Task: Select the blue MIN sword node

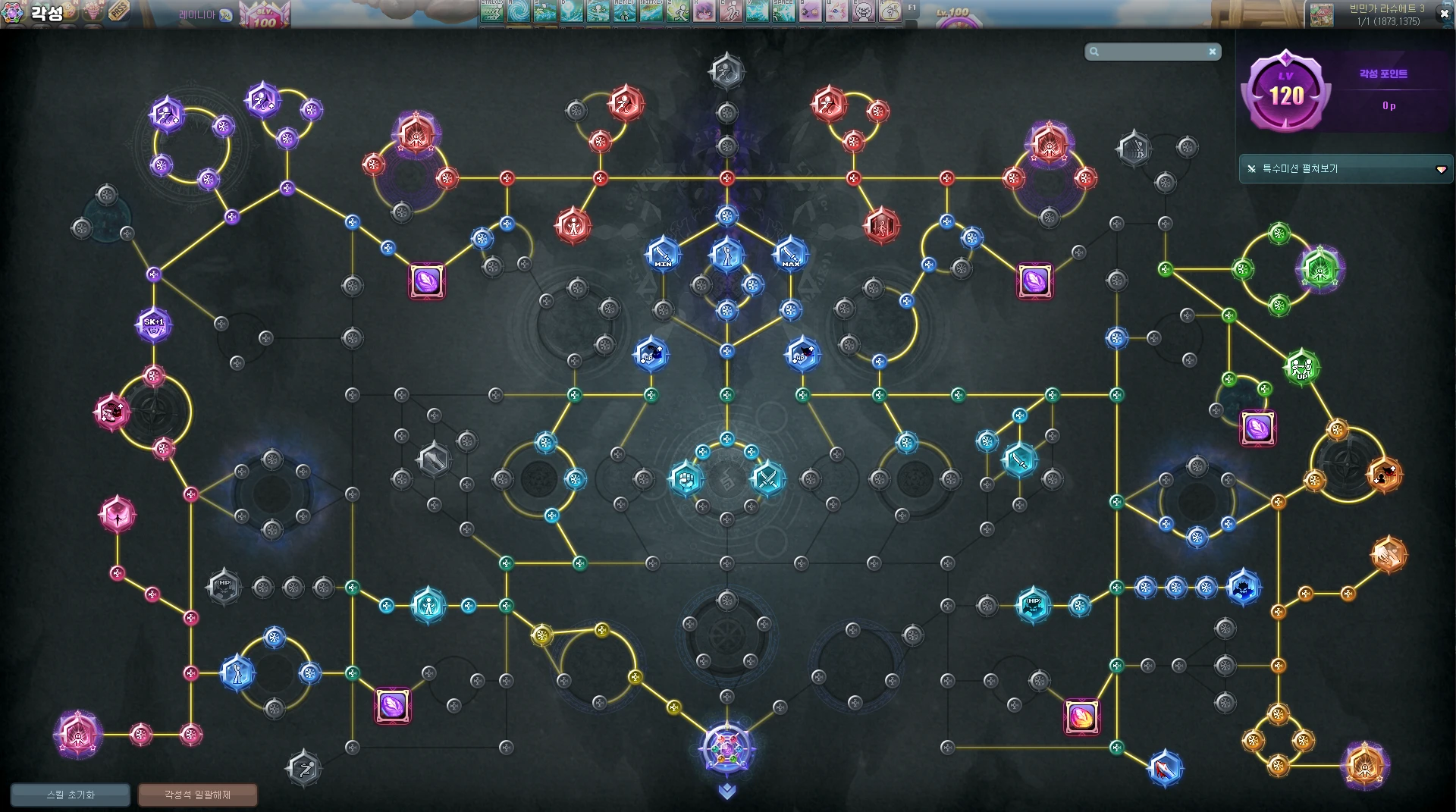Action: [663, 255]
